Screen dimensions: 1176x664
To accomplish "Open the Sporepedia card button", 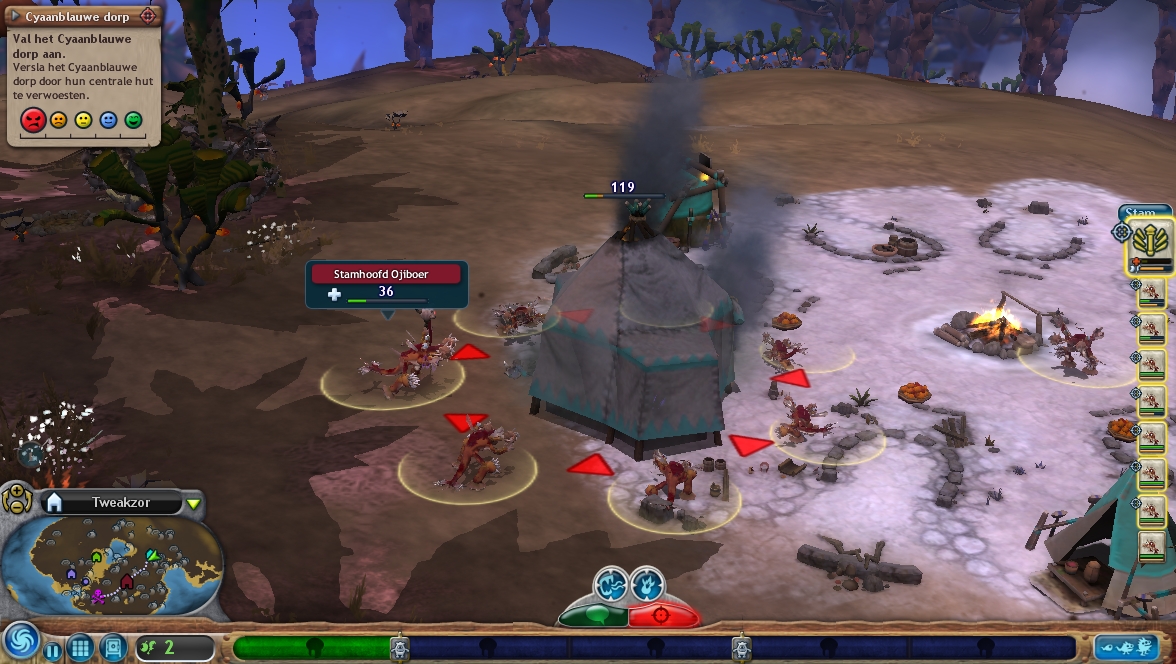I will click(x=112, y=647).
